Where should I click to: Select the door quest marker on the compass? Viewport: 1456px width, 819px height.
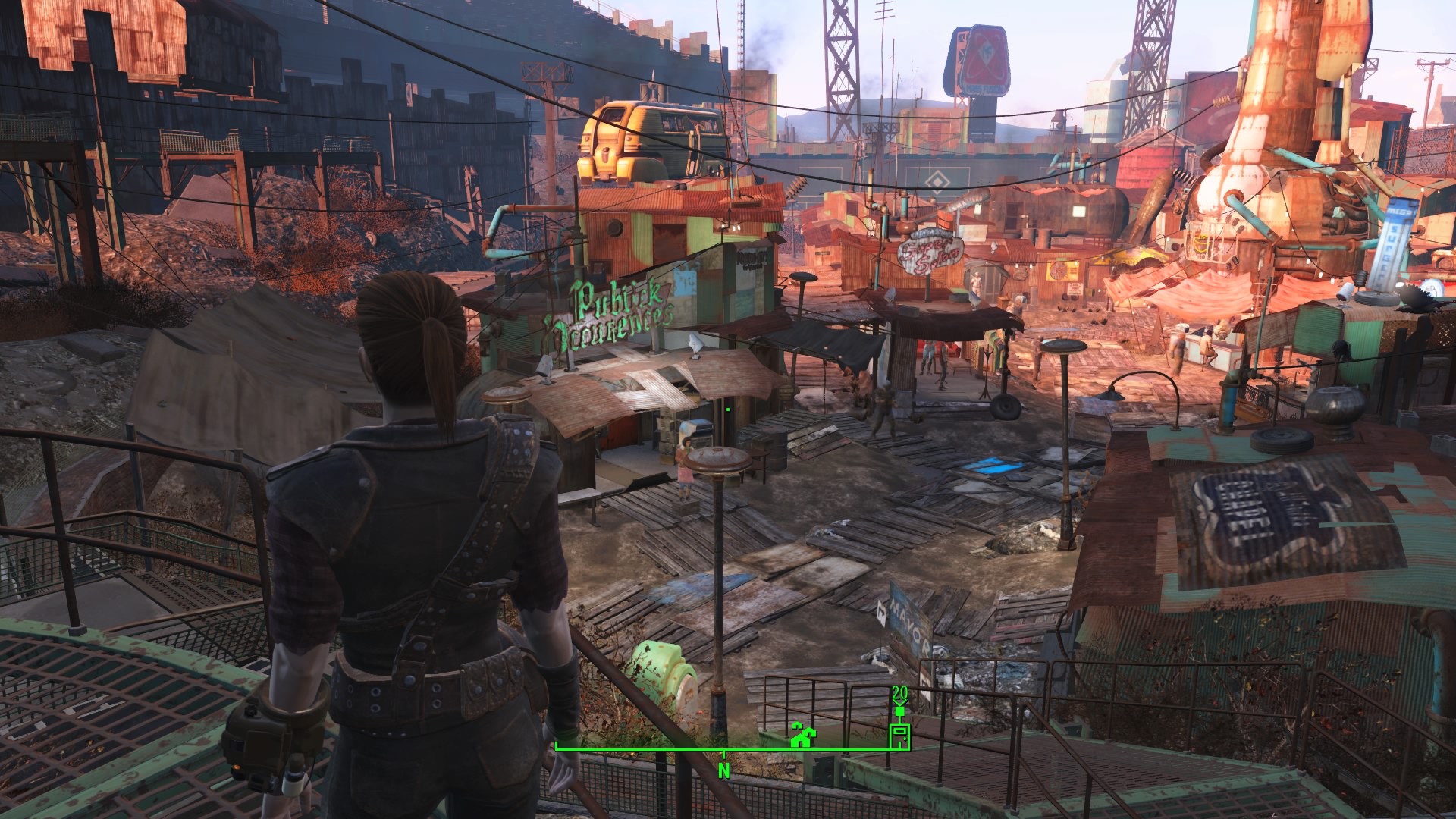[x=899, y=735]
